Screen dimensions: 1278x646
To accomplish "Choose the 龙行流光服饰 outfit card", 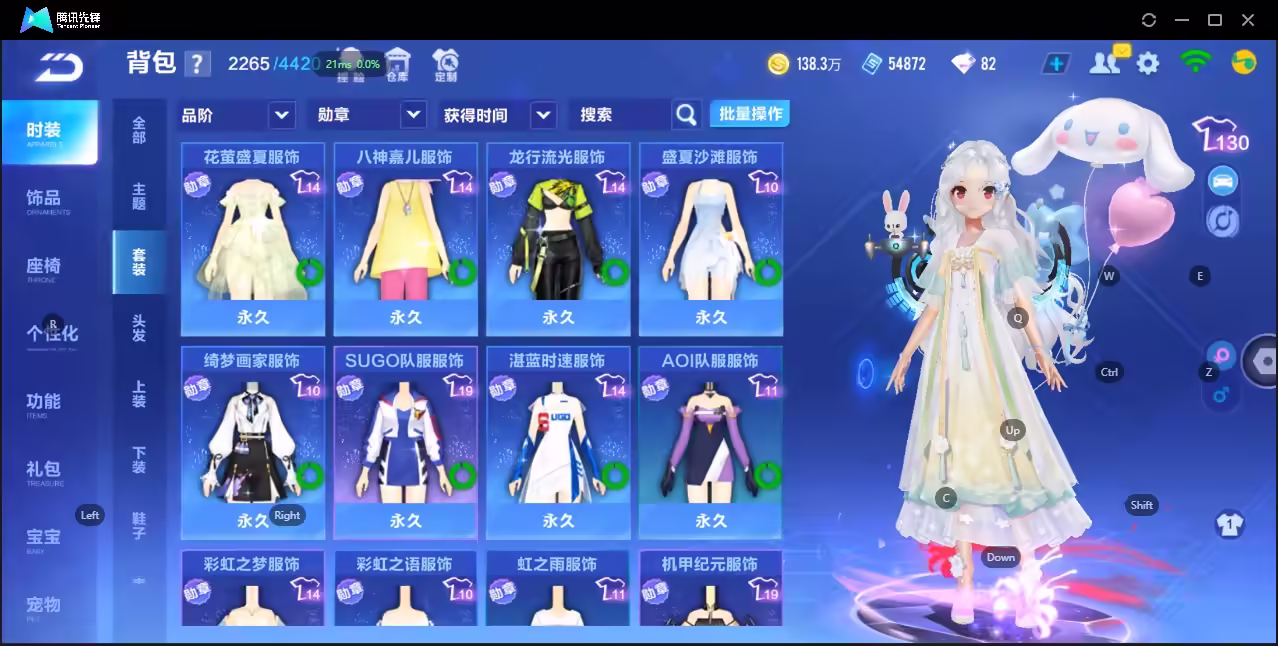I will click(x=557, y=238).
